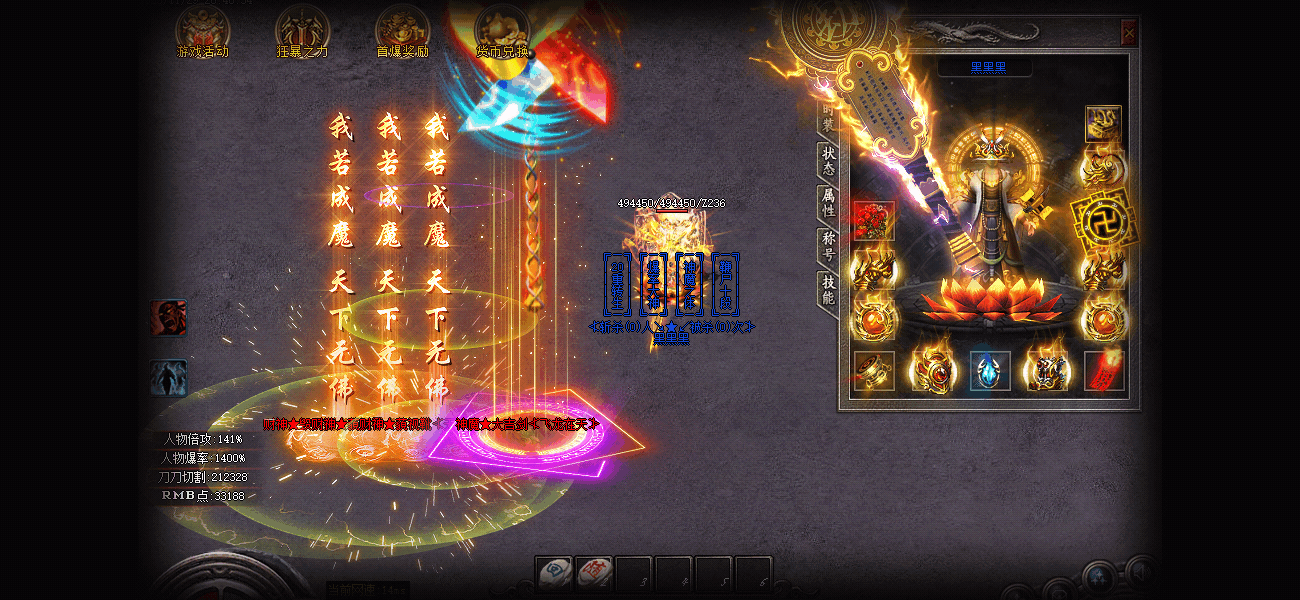
Task: Switch to the 称号 titles tab
Action: [828, 246]
